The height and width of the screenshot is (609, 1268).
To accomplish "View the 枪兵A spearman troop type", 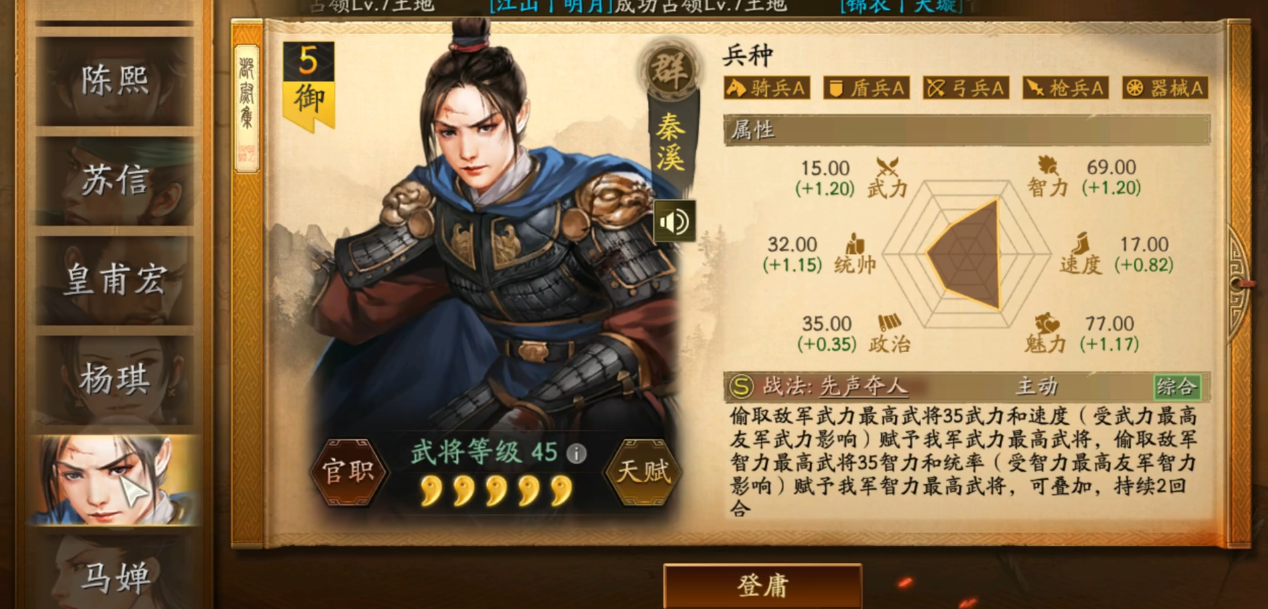I will coord(1064,88).
